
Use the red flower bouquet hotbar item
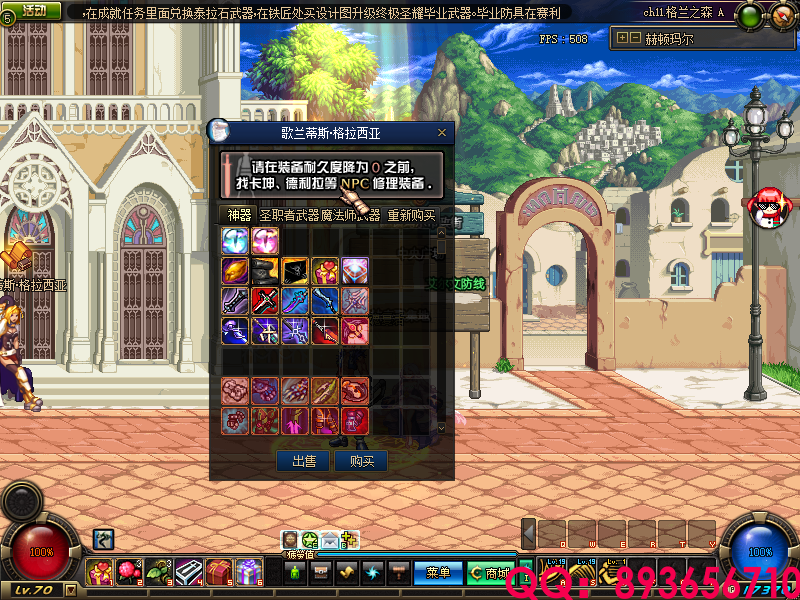(x=129, y=573)
